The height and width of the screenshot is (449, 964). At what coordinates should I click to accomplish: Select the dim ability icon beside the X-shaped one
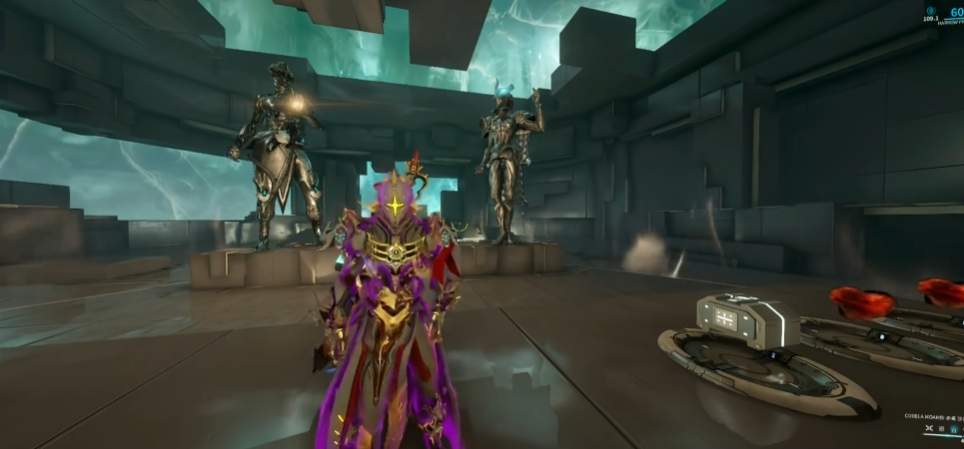click(941, 429)
